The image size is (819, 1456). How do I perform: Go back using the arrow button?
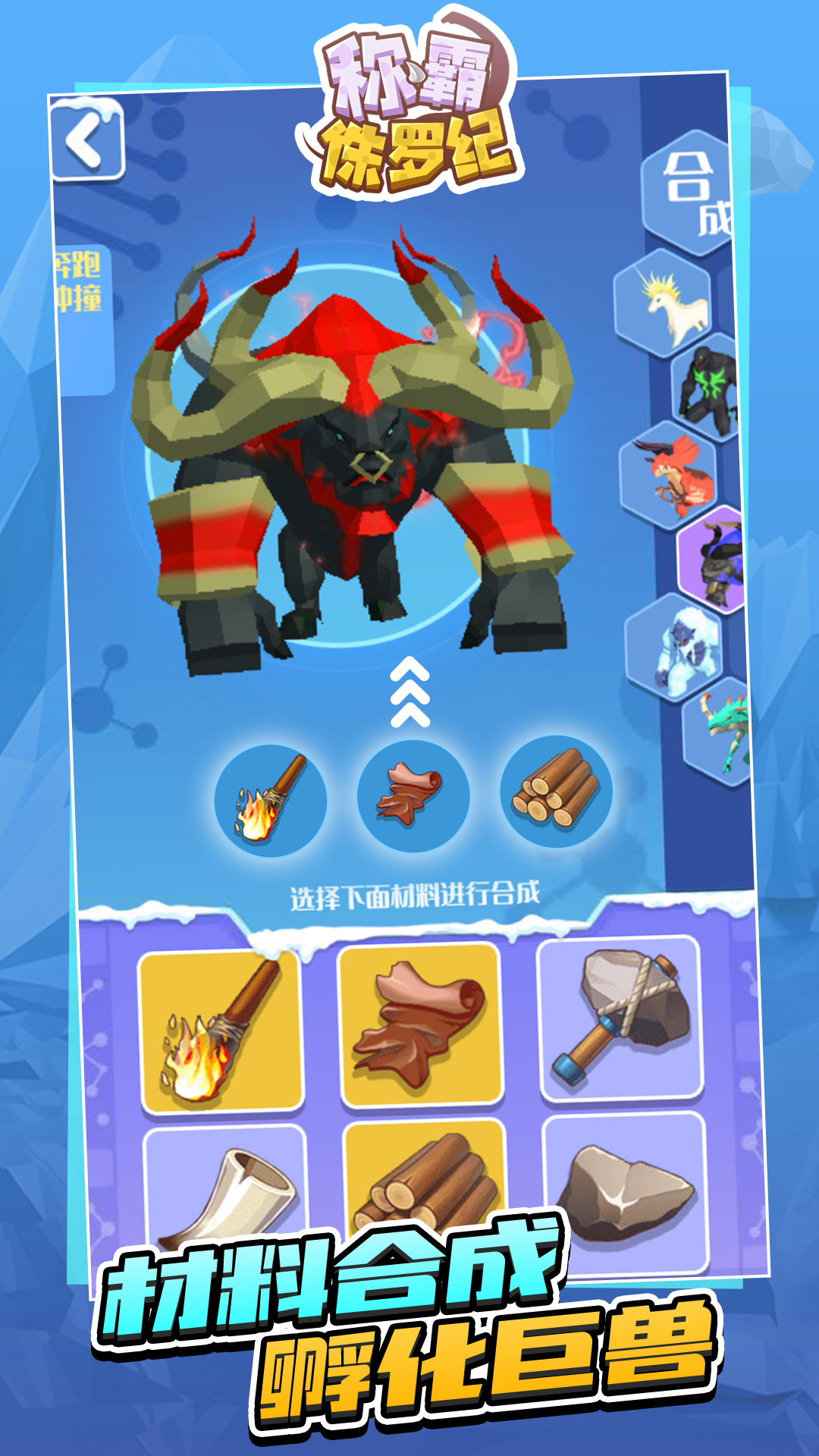point(86,141)
